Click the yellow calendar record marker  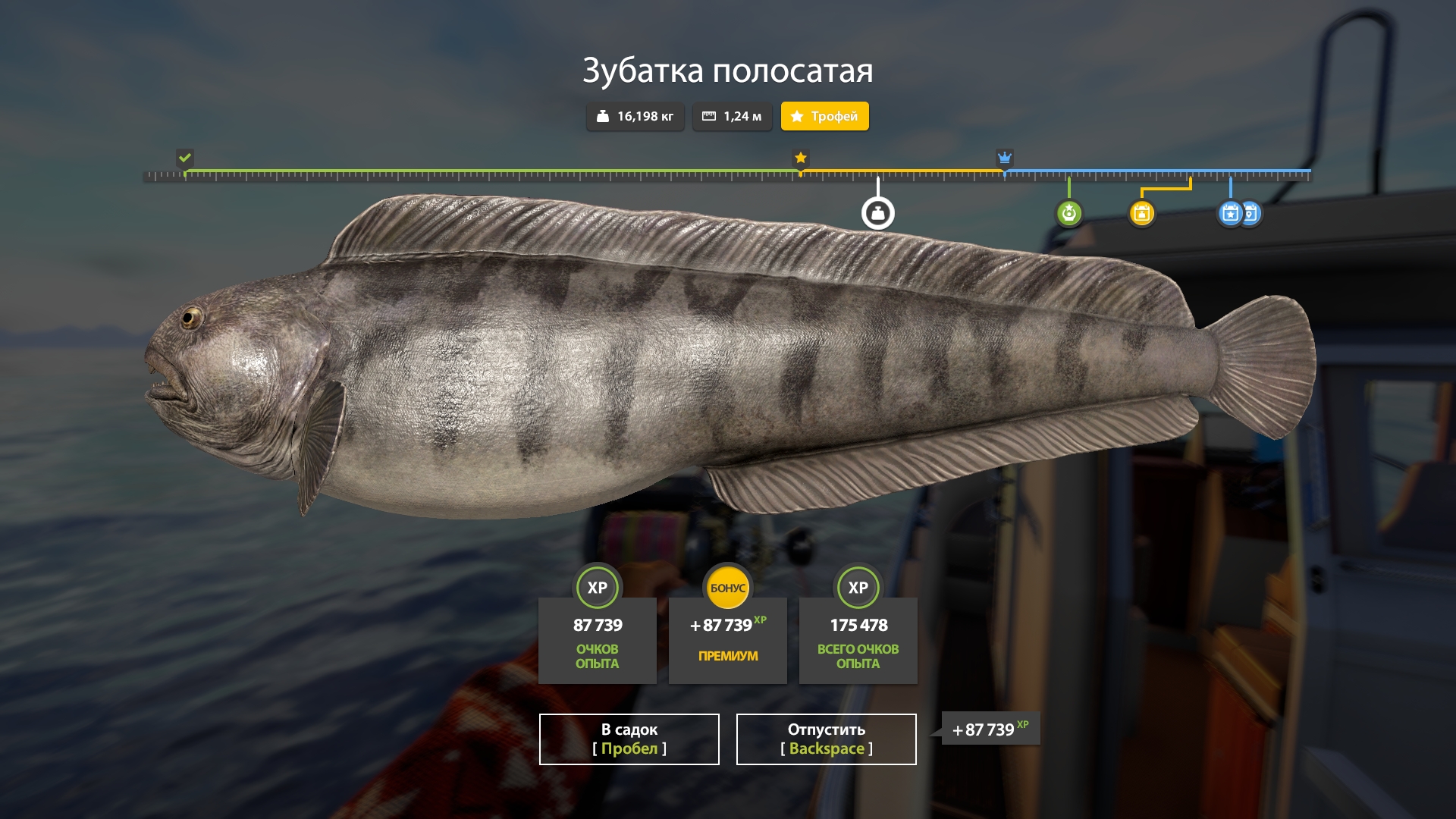[x=1141, y=213]
